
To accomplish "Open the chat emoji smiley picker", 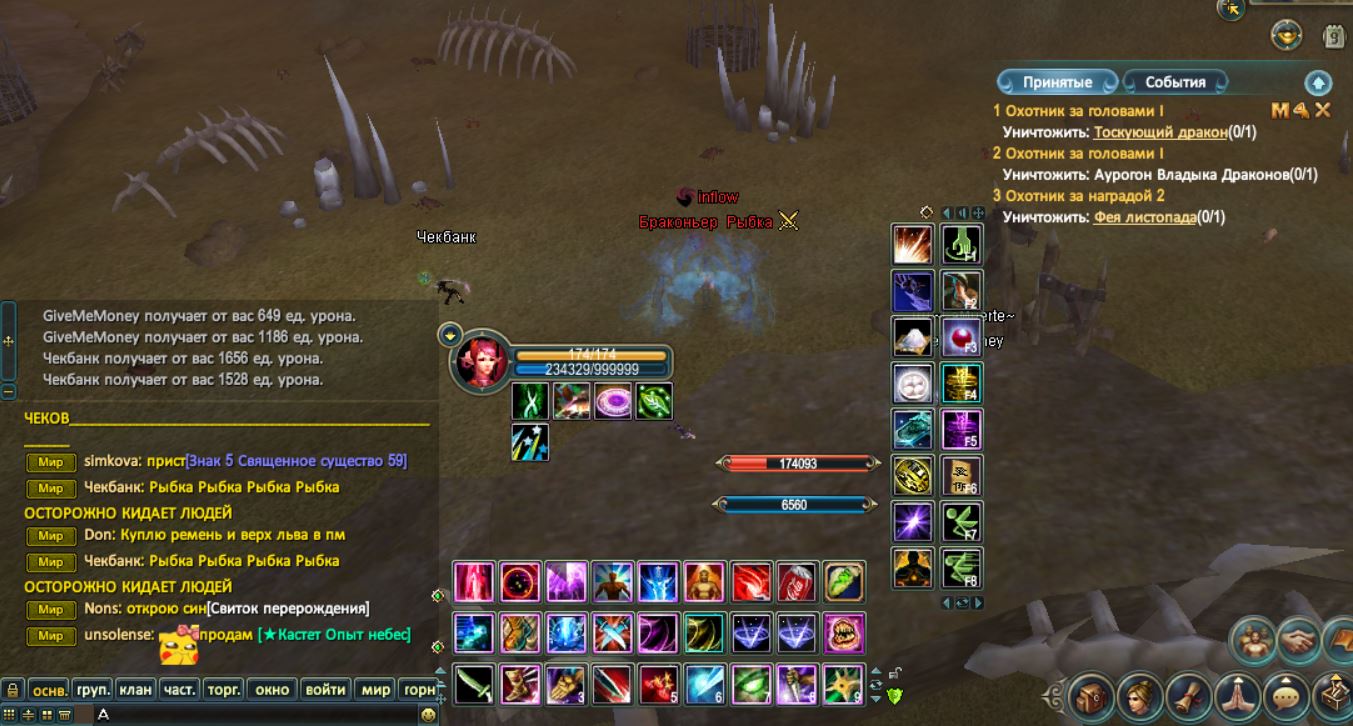I will tap(428, 715).
